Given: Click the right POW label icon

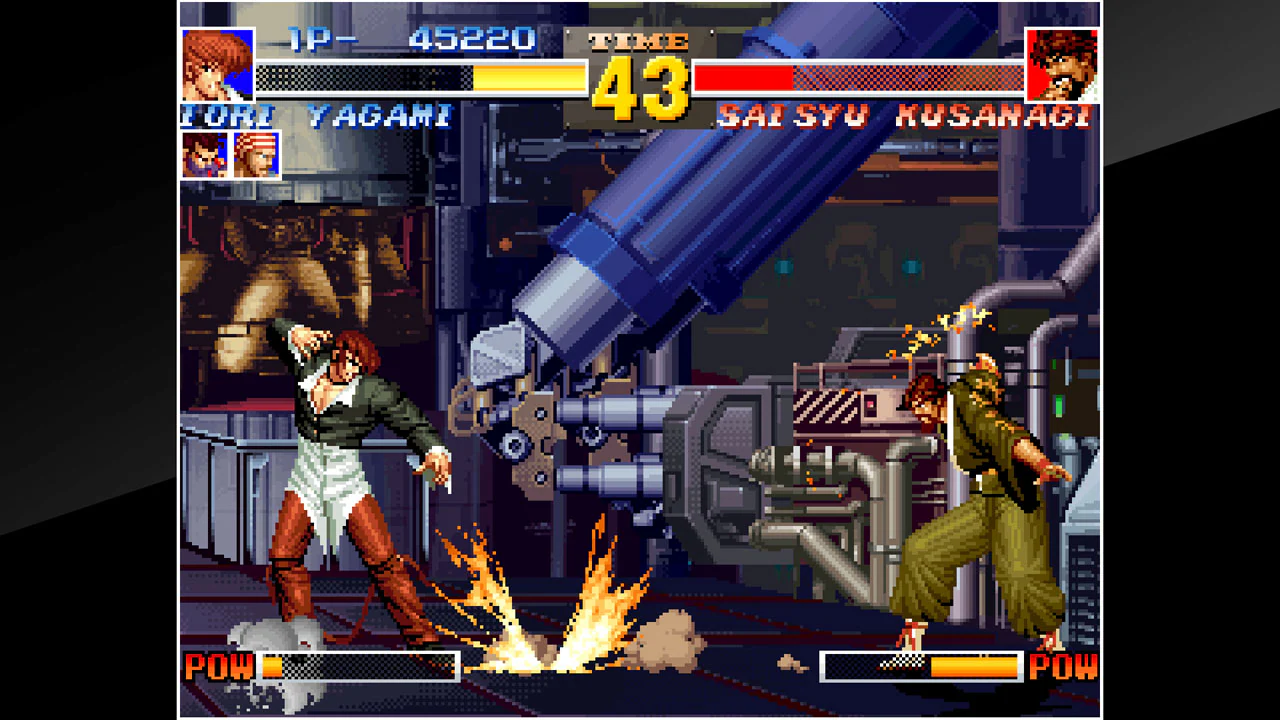Looking at the screenshot, I should (1064, 667).
